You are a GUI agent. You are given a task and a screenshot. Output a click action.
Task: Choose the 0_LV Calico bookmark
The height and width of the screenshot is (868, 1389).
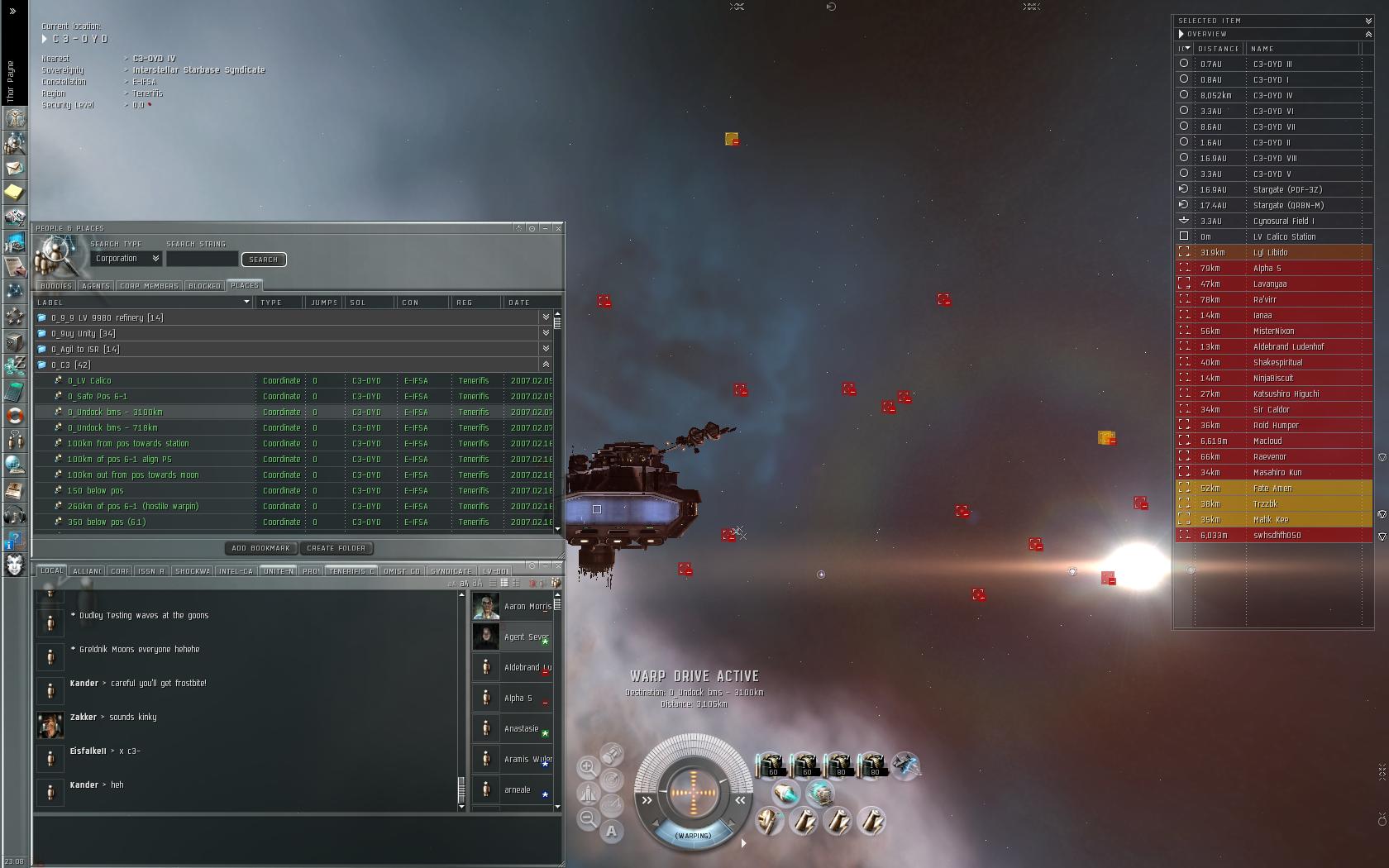pyautogui.click(x=89, y=381)
